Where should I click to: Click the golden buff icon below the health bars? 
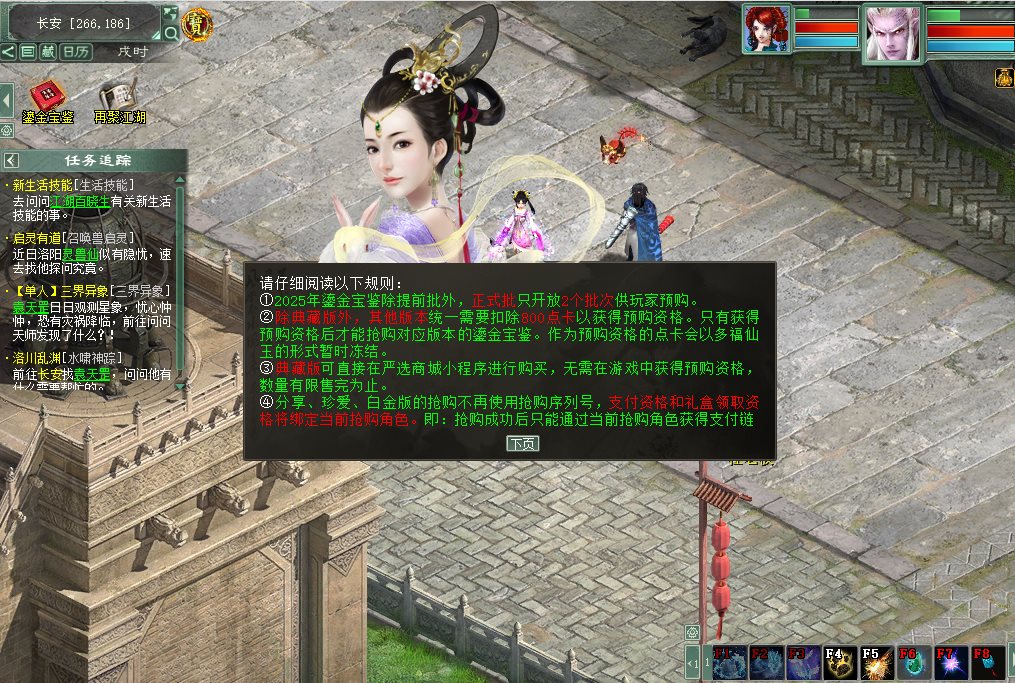point(1004,77)
